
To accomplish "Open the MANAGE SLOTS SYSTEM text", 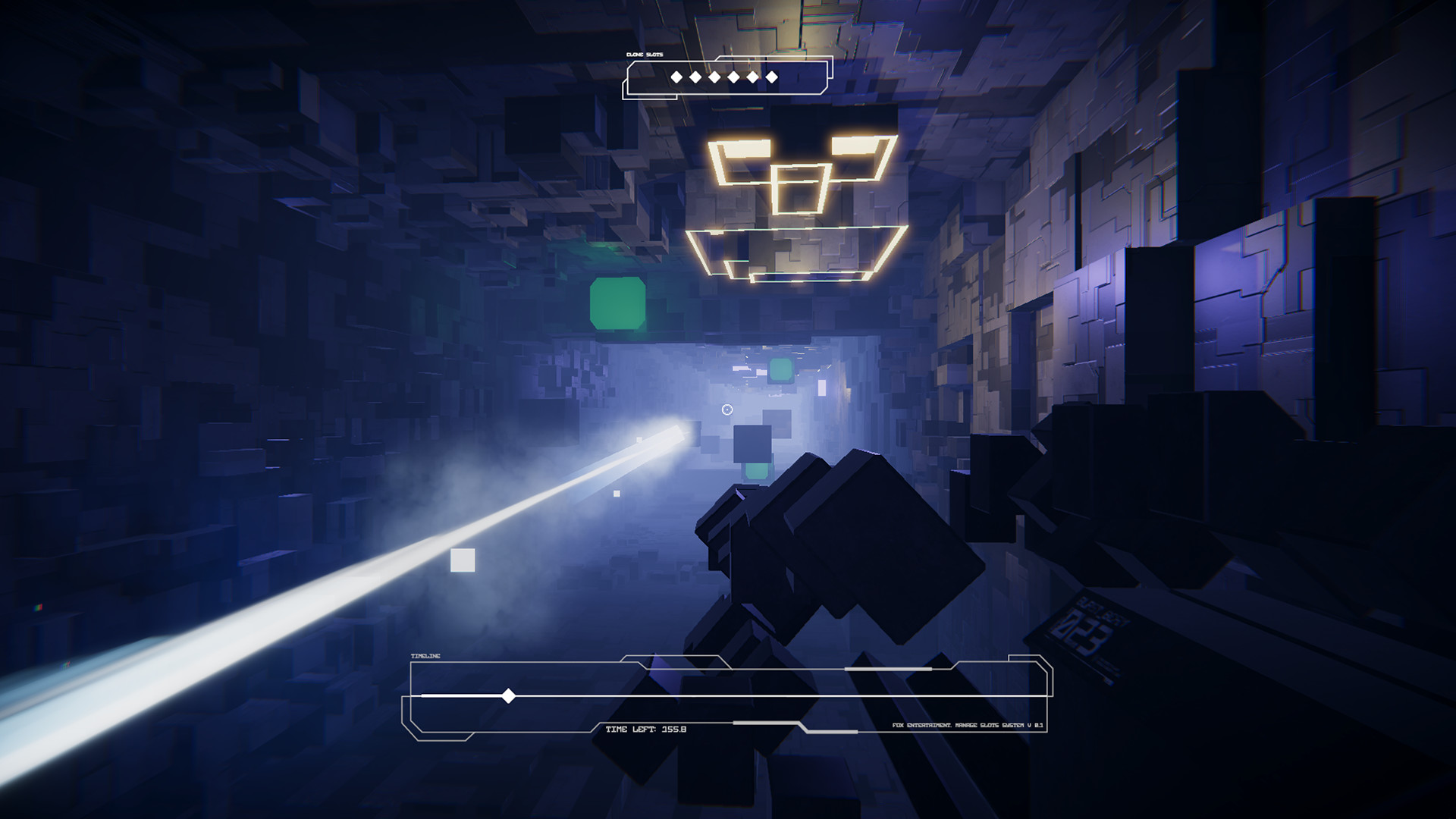I will click(987, 725).
